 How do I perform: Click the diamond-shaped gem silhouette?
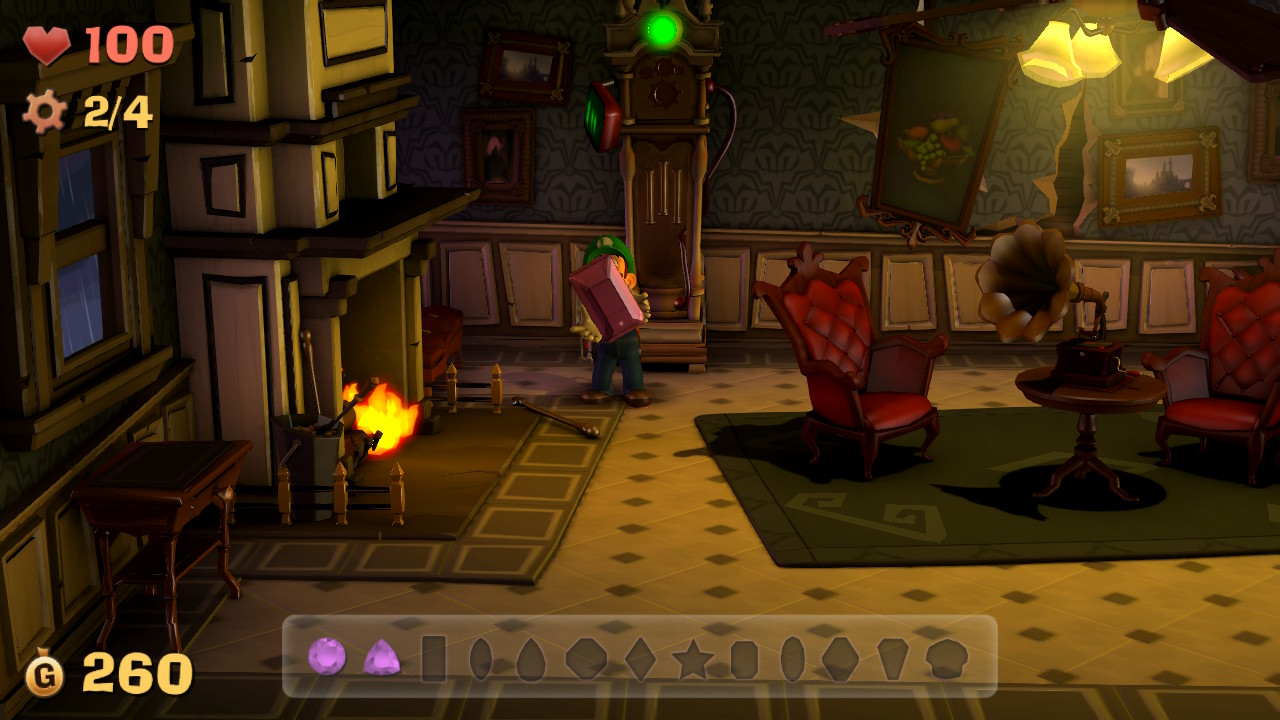[x=639, y=660]
